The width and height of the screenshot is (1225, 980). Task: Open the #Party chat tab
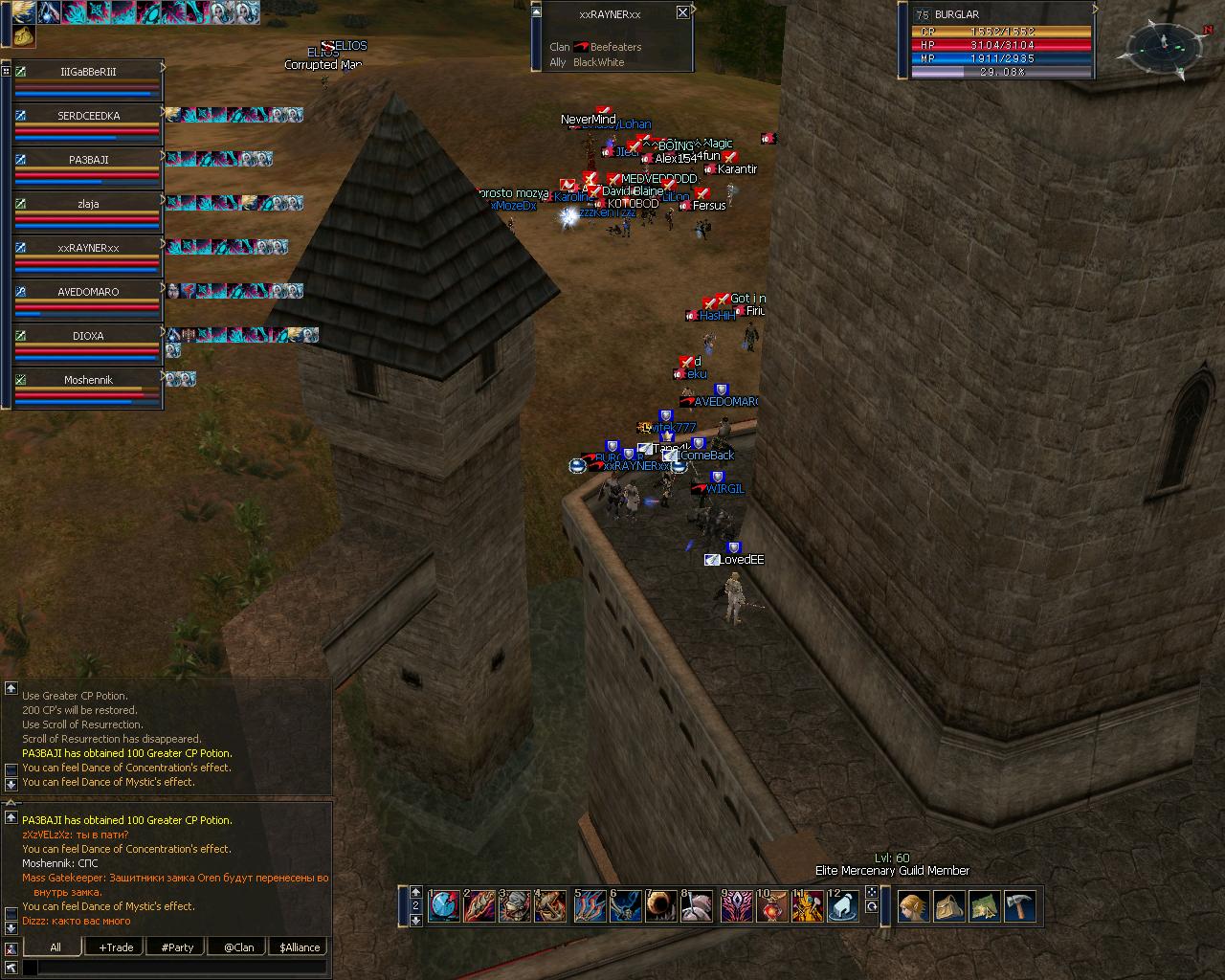[x=177, y=947]
